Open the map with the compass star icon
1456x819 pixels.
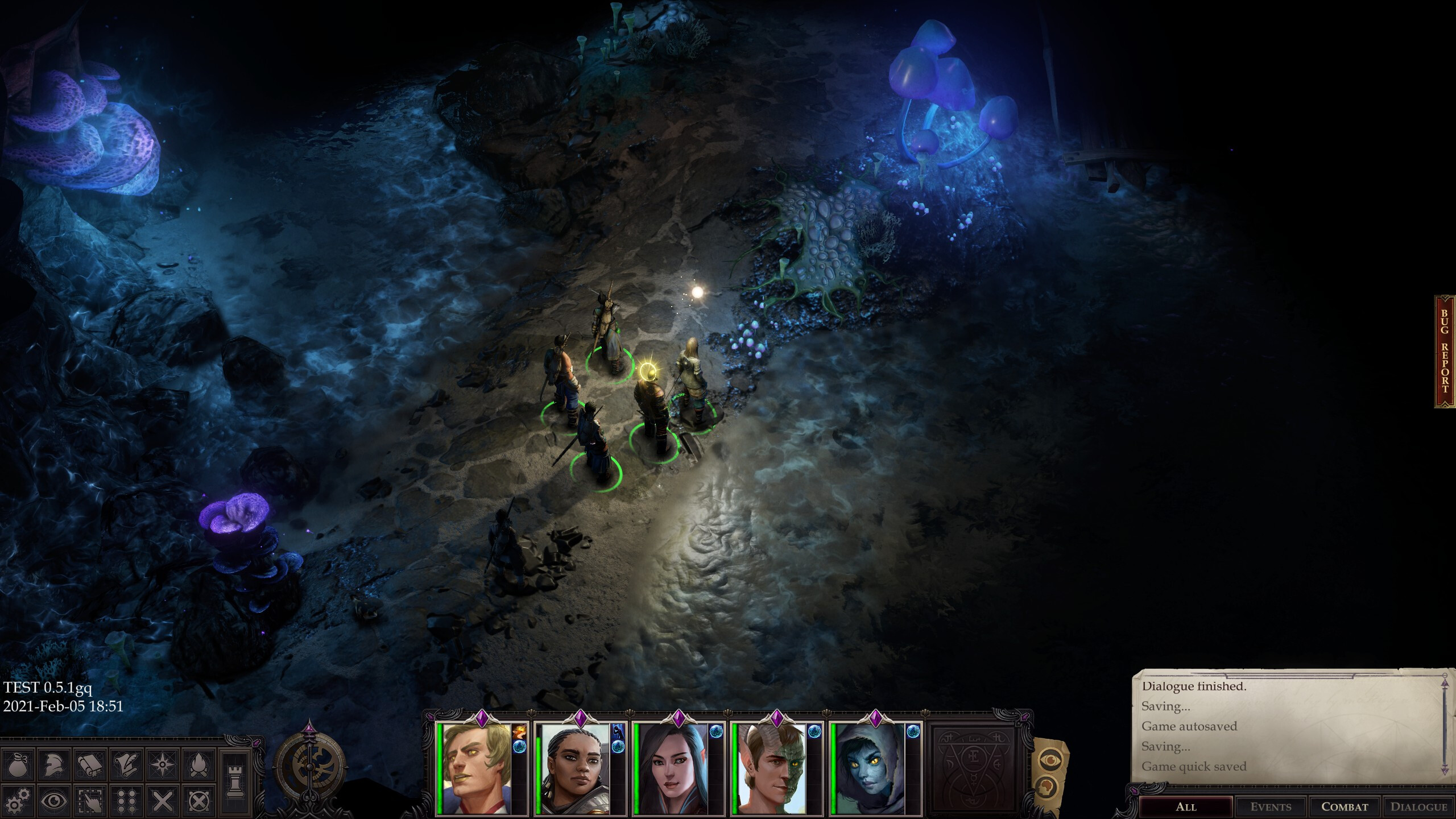click(162, 764)
